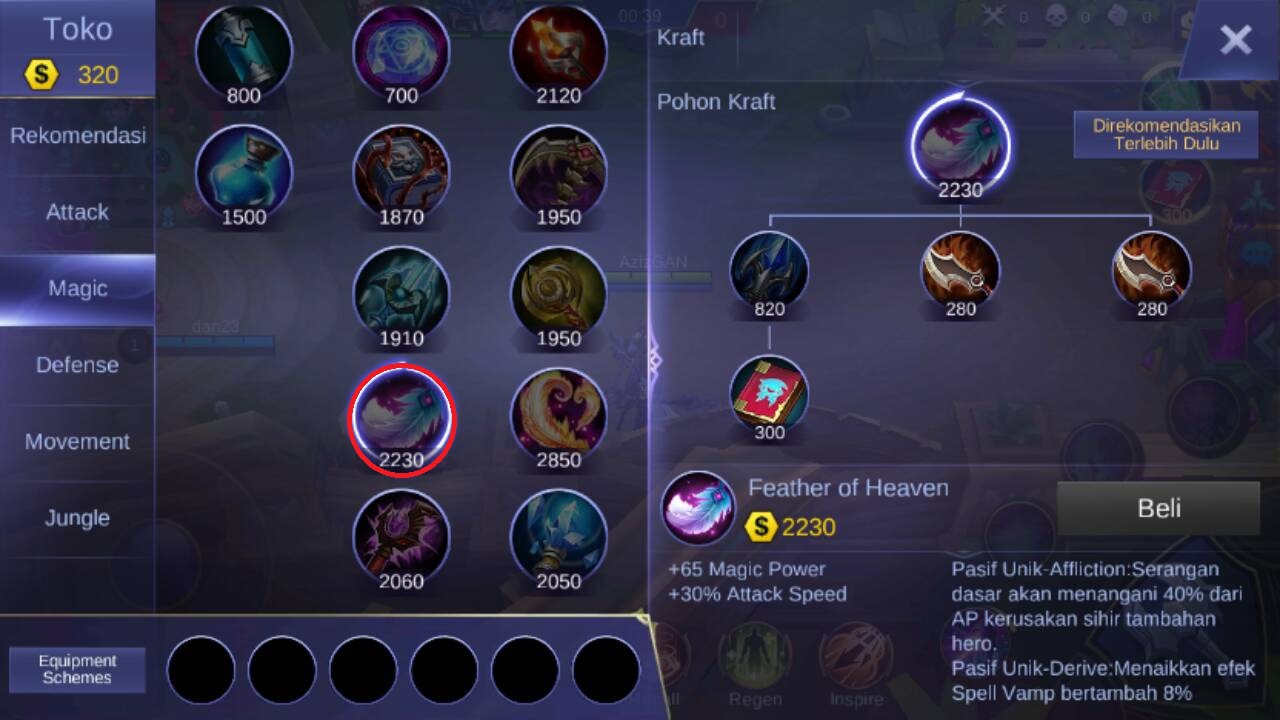This screenshot has width=1280, height=720.
Task: Select the 820 gold component in craft tree
Action: point(769,270)
